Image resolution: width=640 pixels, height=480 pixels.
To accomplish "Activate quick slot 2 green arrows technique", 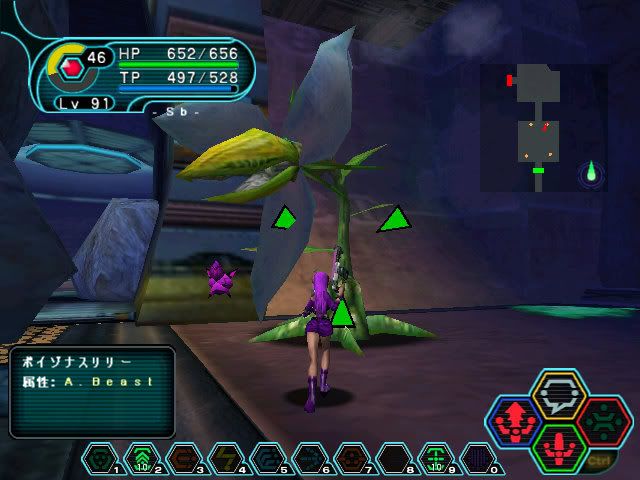I will click(142, 459).
